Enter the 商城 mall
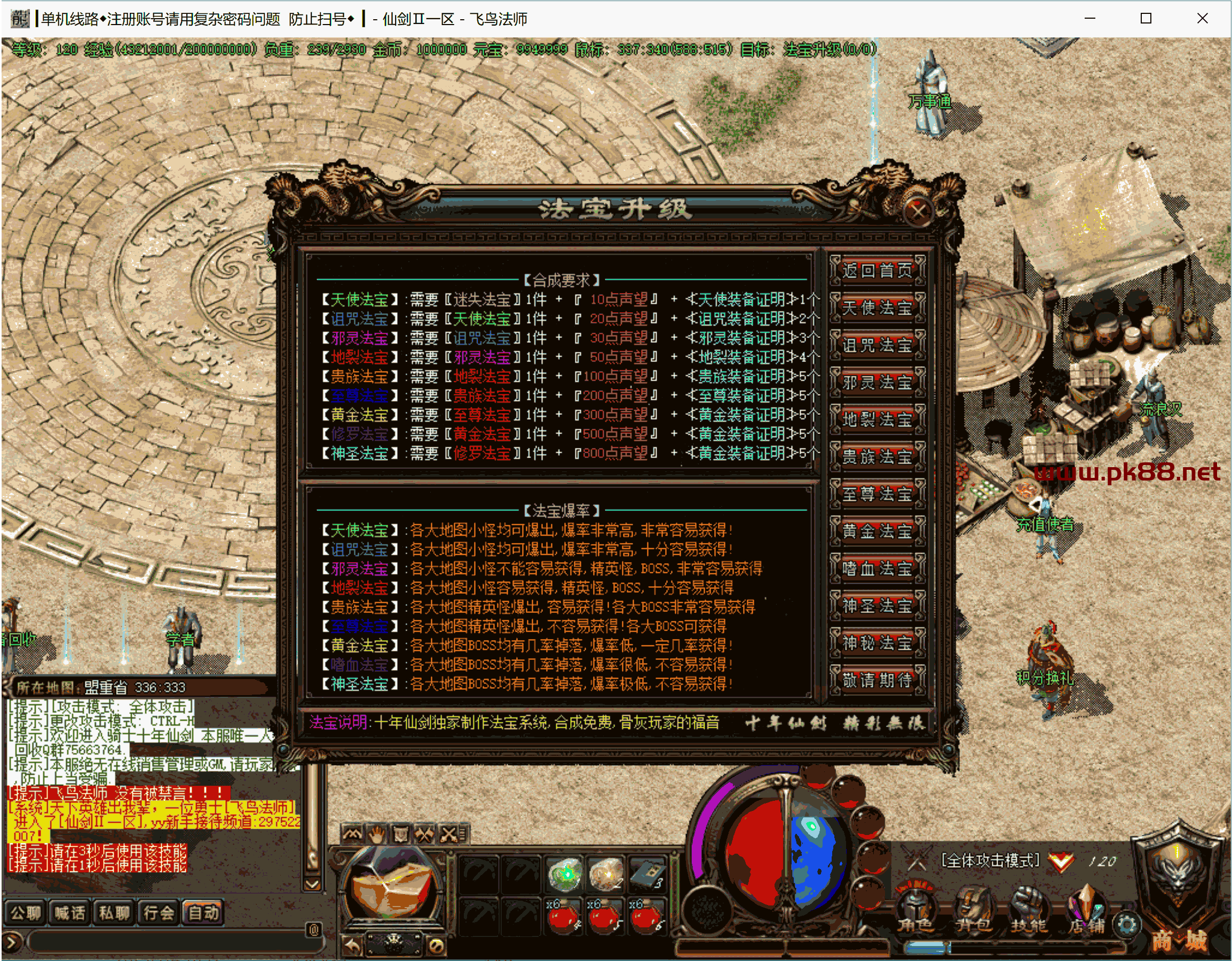The image size is (1232, 961). tap(1179, 938)
